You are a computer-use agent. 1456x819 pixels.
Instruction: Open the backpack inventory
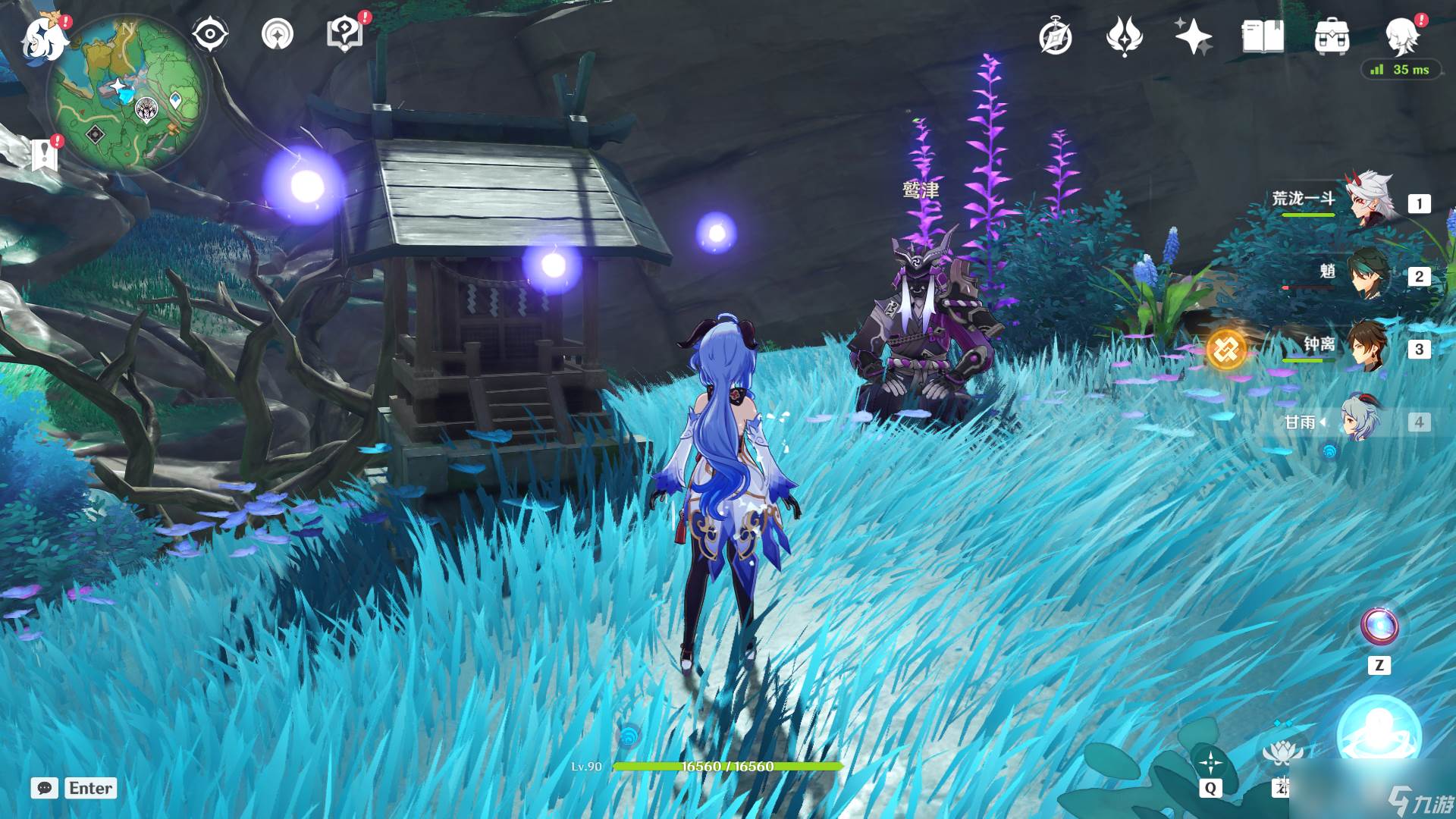click(1332, 37)
